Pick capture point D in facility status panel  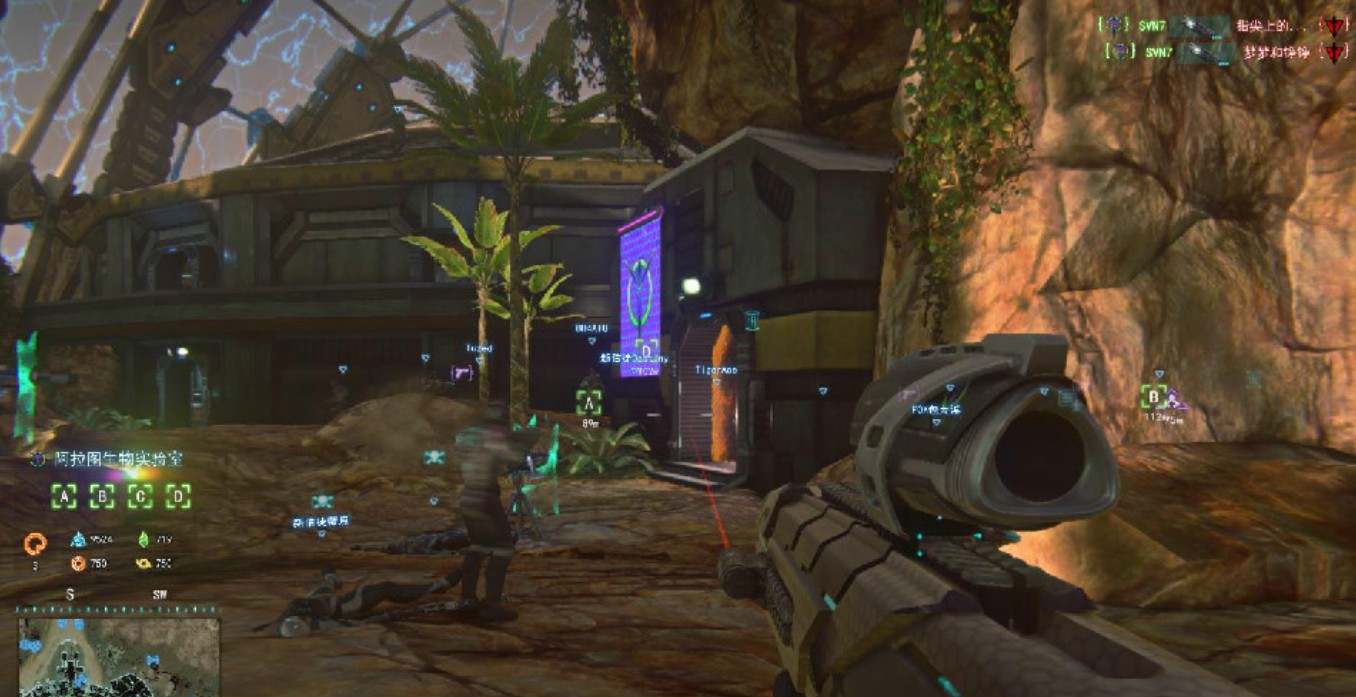click(x=178, y=496)
